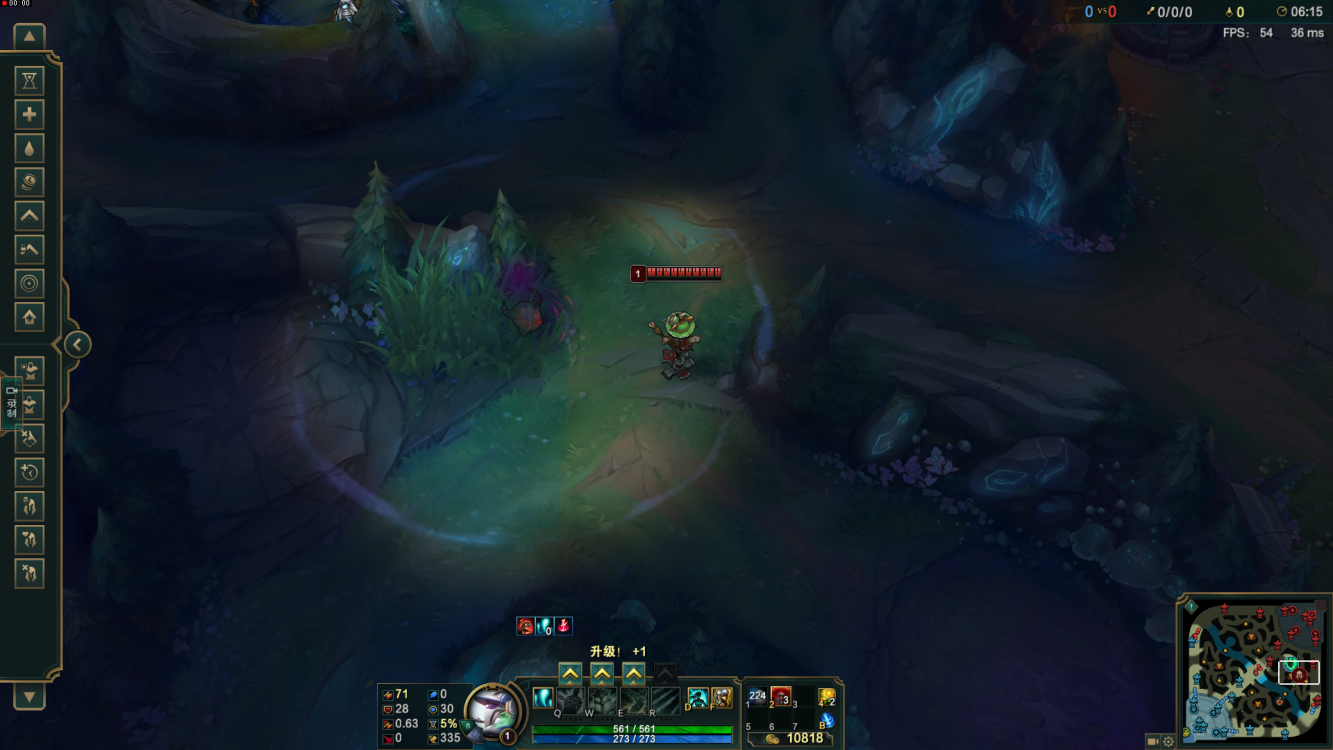1333x750 pixels.
Task: Click the blue recall button
Action: click(x=827, y=720)
